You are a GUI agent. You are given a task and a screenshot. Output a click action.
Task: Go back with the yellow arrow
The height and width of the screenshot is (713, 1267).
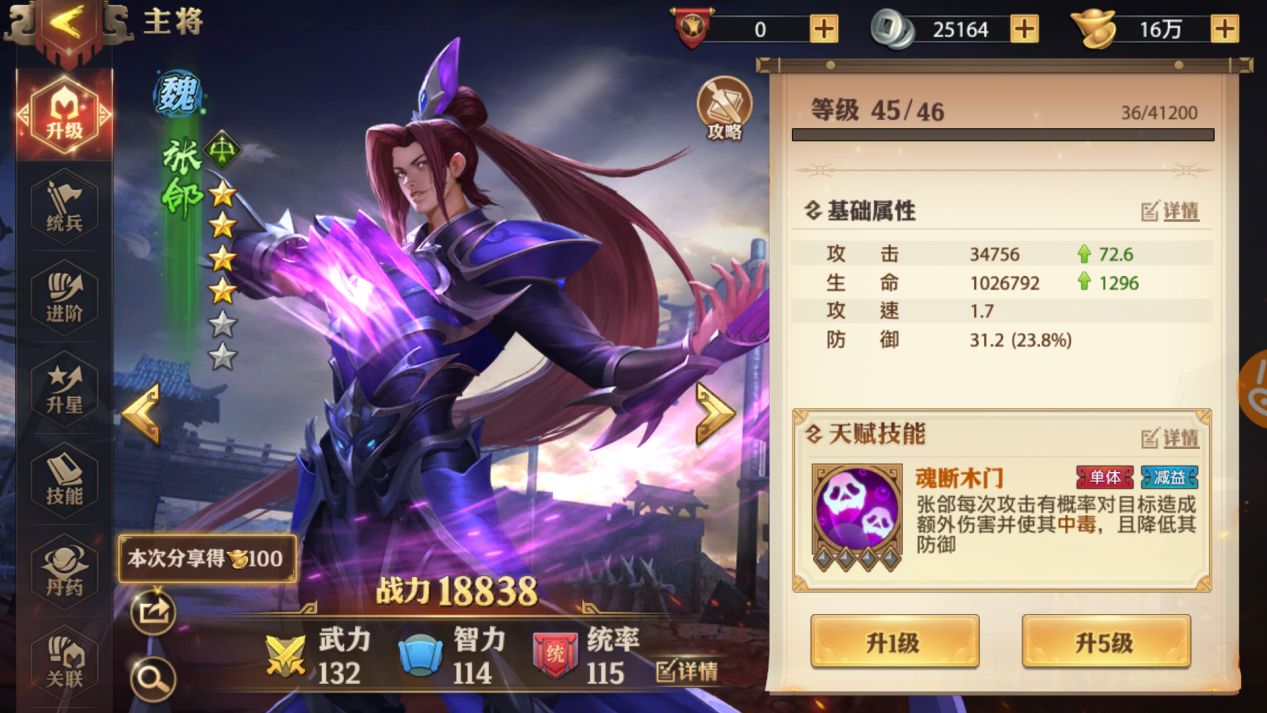click(x=67, y=24)
